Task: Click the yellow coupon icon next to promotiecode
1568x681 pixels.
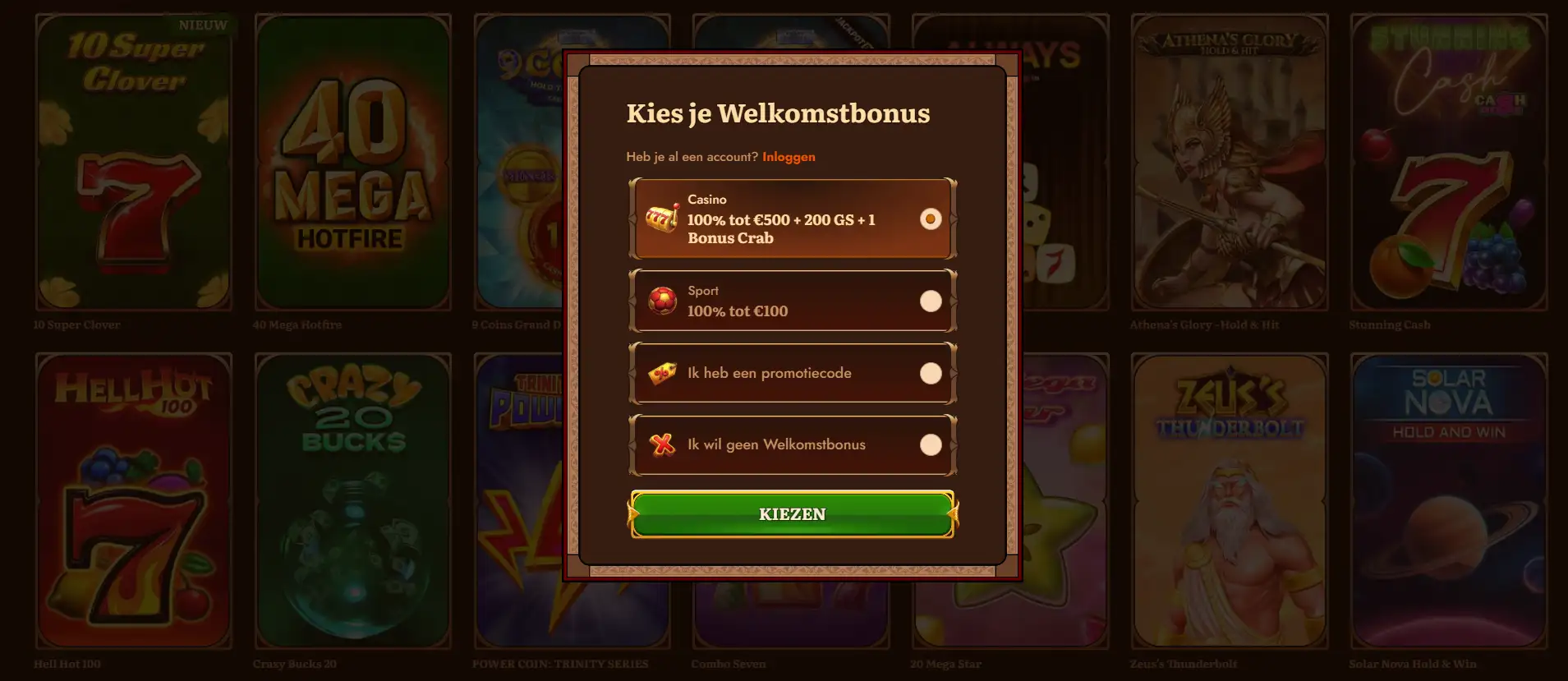Action: click(x=662, y=373)
